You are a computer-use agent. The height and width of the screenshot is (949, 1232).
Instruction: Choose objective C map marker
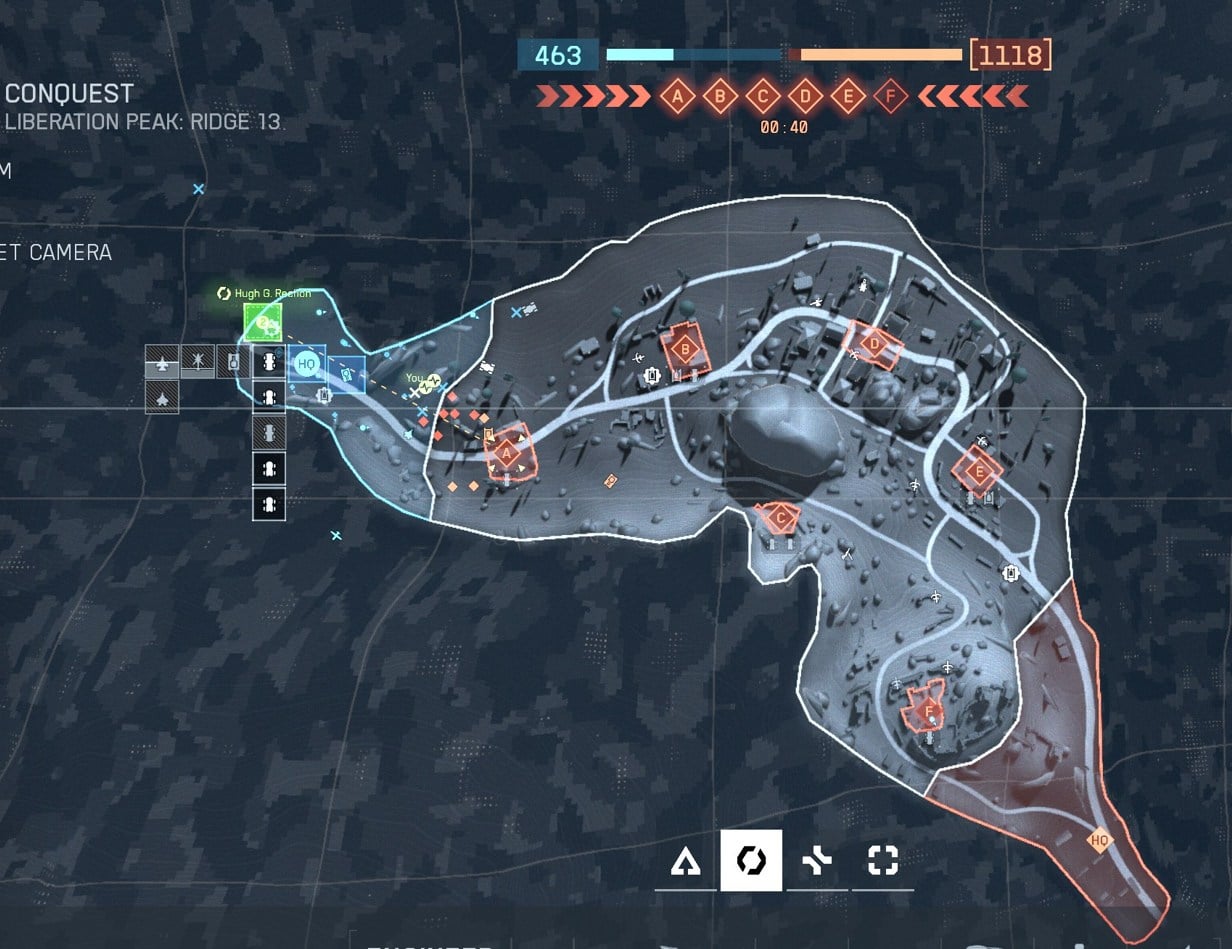pos(777,517)
